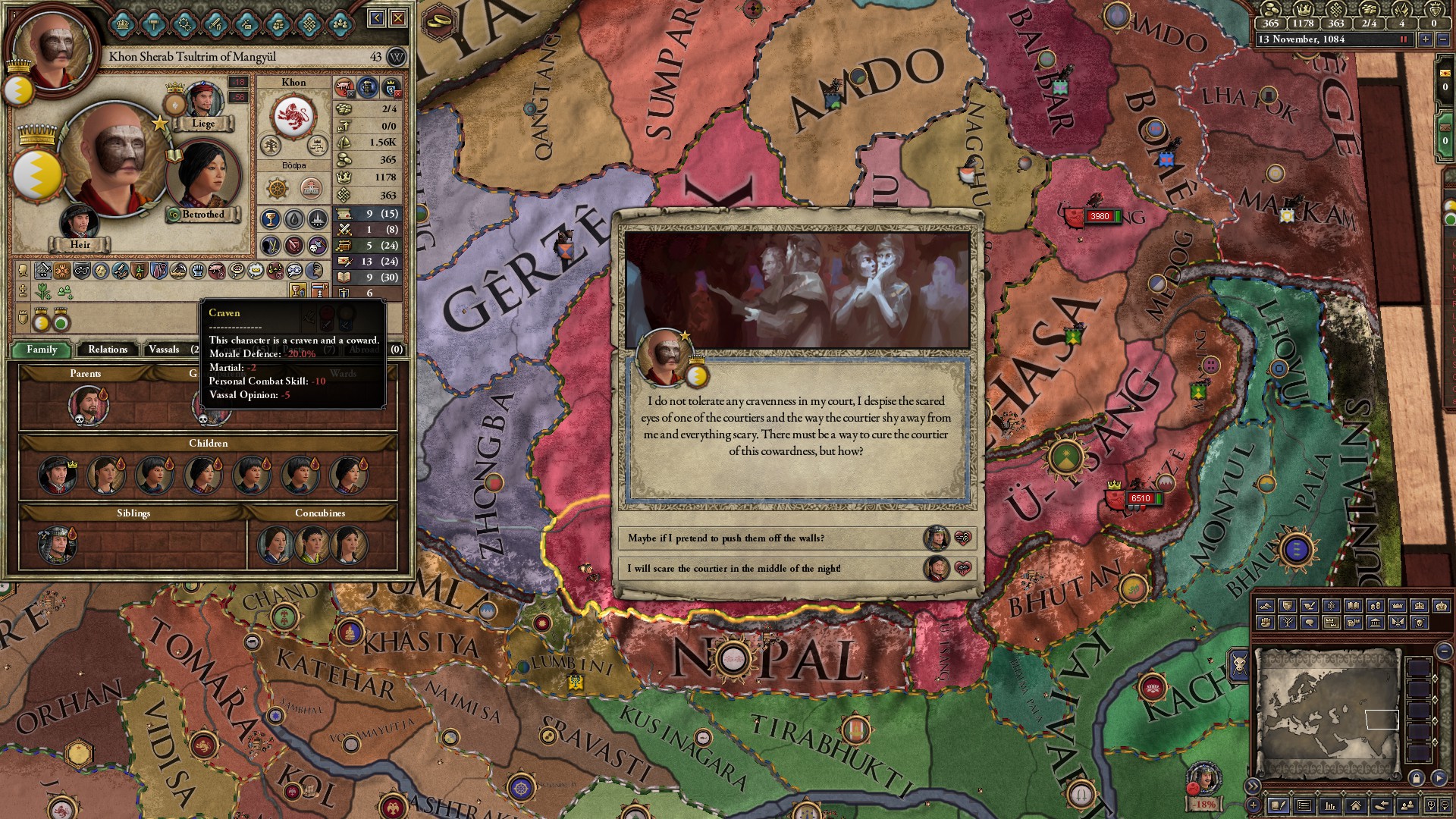The height and width of the screenshot is (819, 1456).
Task: Open the statistics chart icon in bottom toolbar
Action: 1331,806
